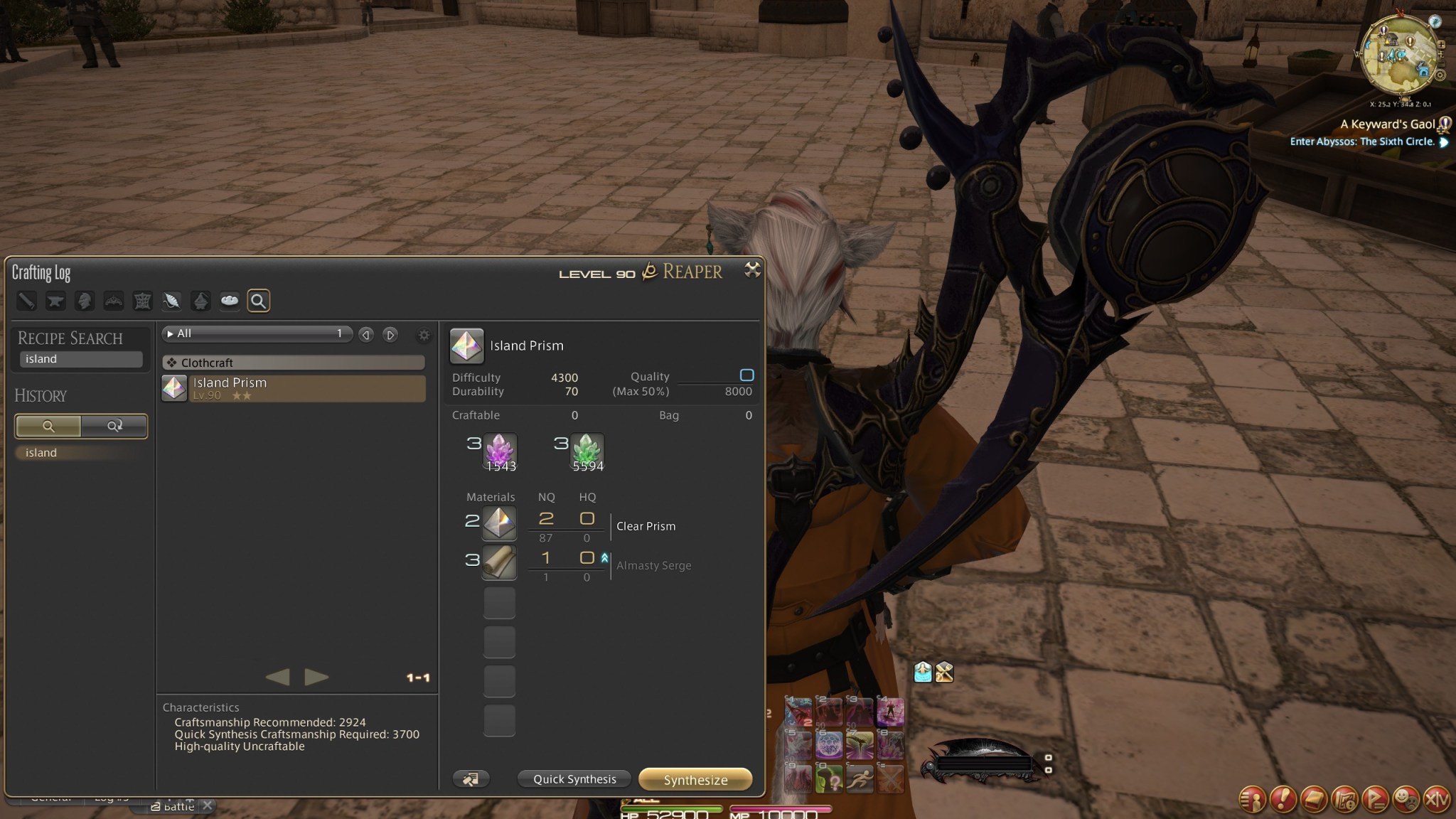Toggle the HQ chevron for Almasty Serge
The image size is (1456, 819).
click(604, 559)
